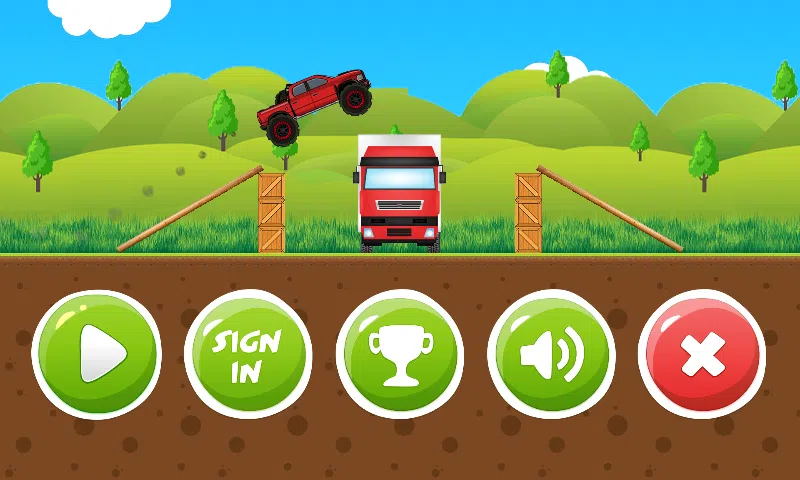Open the trophy leaderboard
The width and height of the screenshot is (800, 480).
[x=400, y=354]
